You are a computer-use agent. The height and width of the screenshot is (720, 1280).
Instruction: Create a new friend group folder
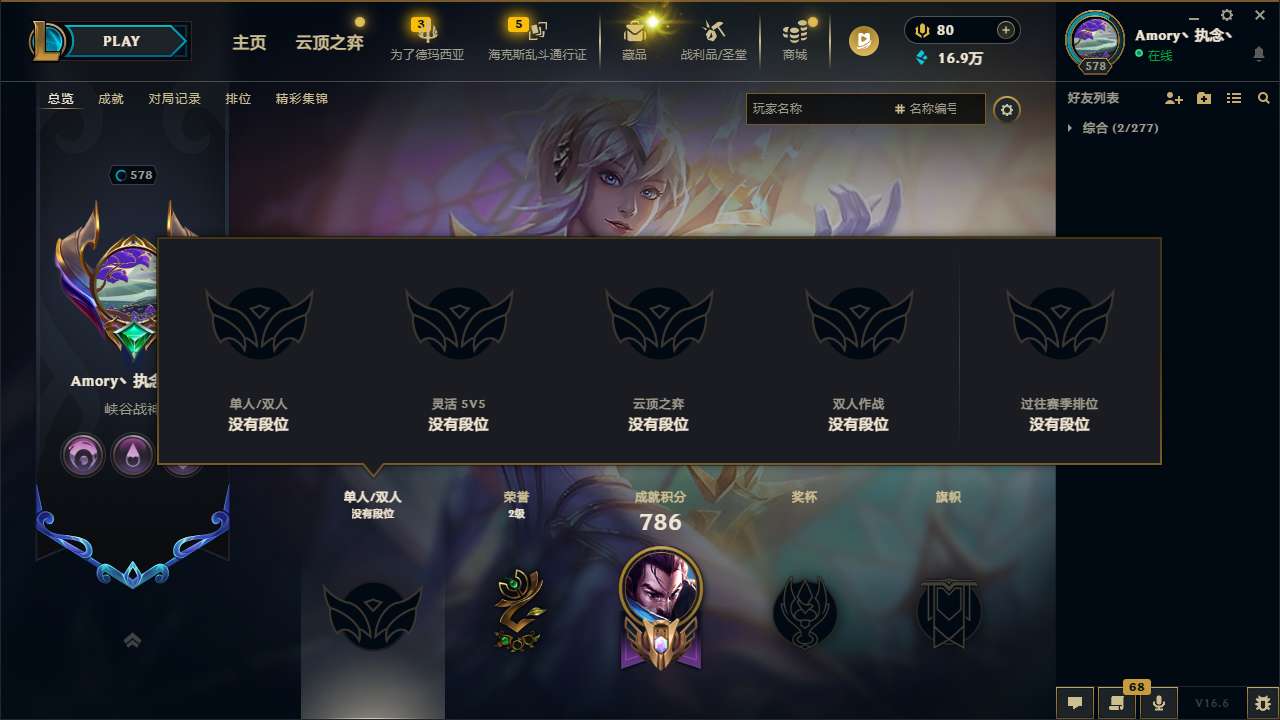point(1203,98)
